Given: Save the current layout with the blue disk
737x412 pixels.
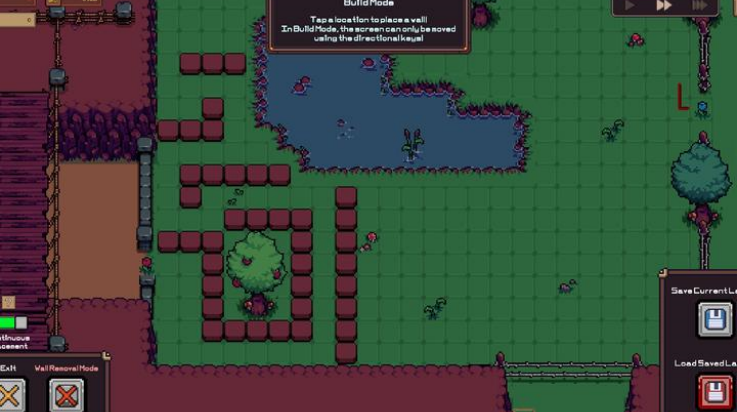Looking at the screenshot, I should tap(714, 321).
